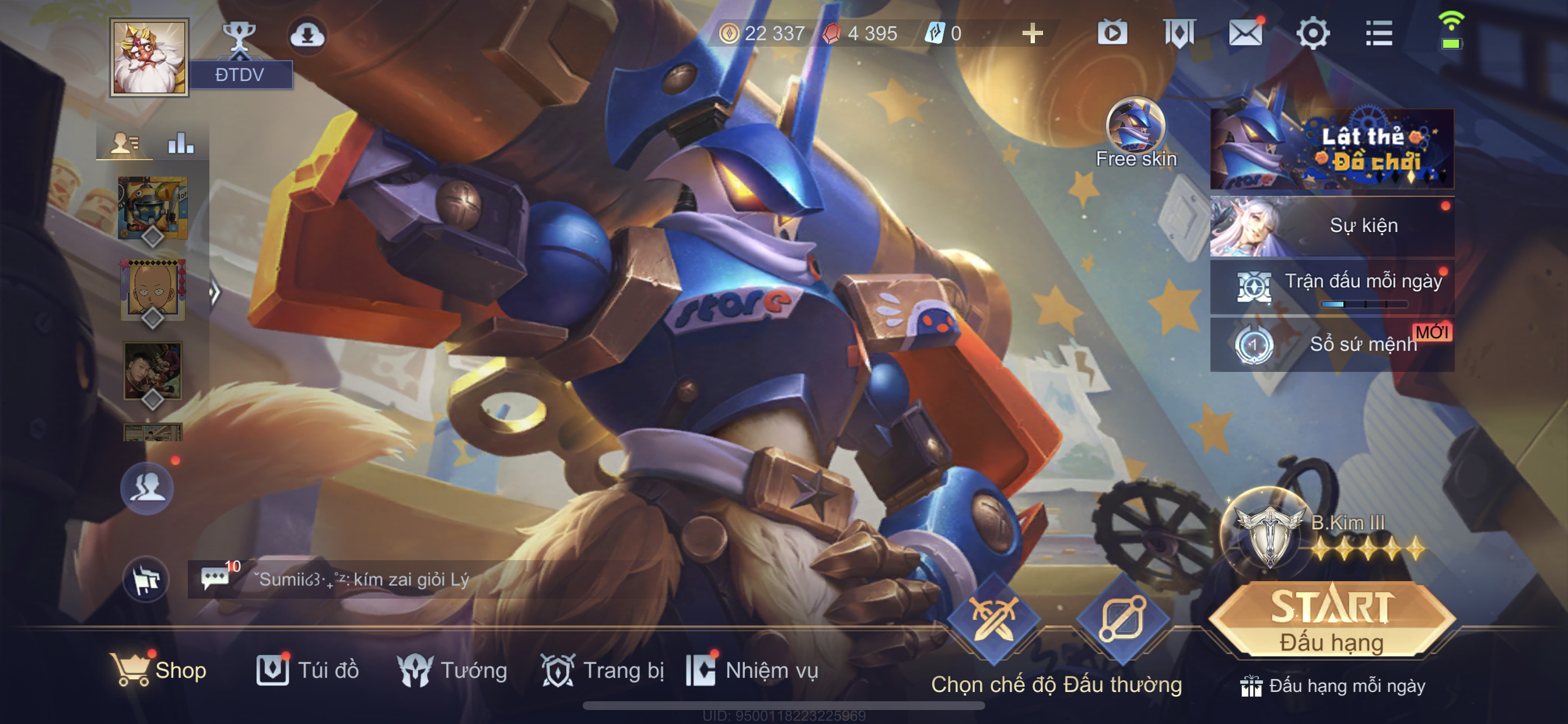This screenshot has width=1568, height=724.
Task: Open Nhiệm vụ missions menu
Action: coord(752,670)
